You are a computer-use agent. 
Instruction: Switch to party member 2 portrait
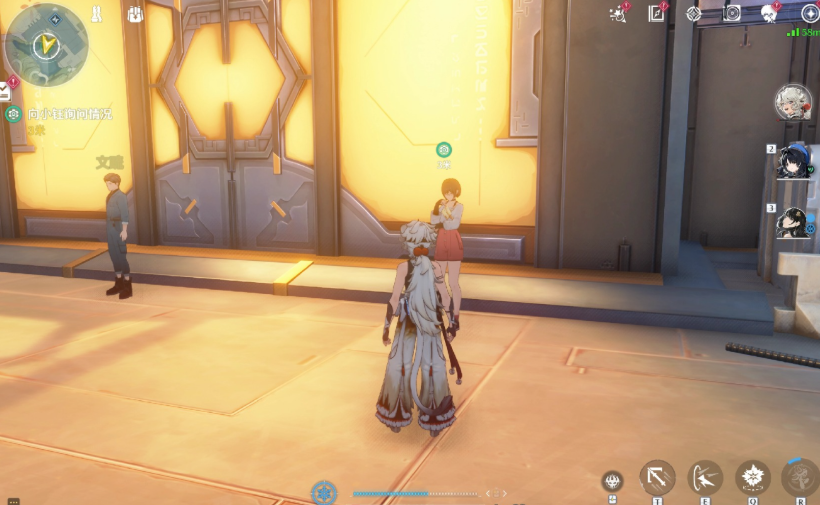pyautogui.click(x=794, y=160)
